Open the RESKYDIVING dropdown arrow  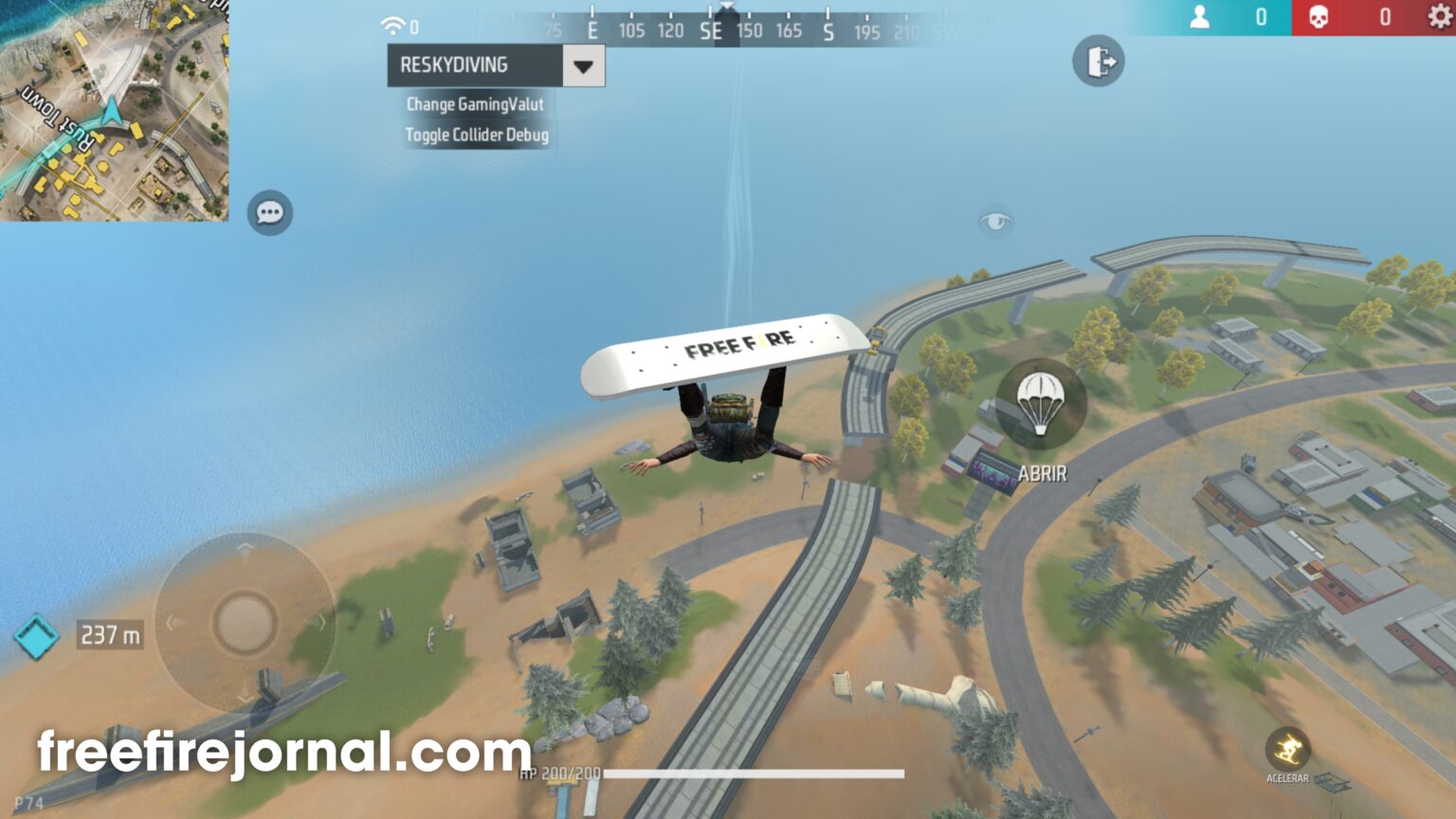[581, 65]
